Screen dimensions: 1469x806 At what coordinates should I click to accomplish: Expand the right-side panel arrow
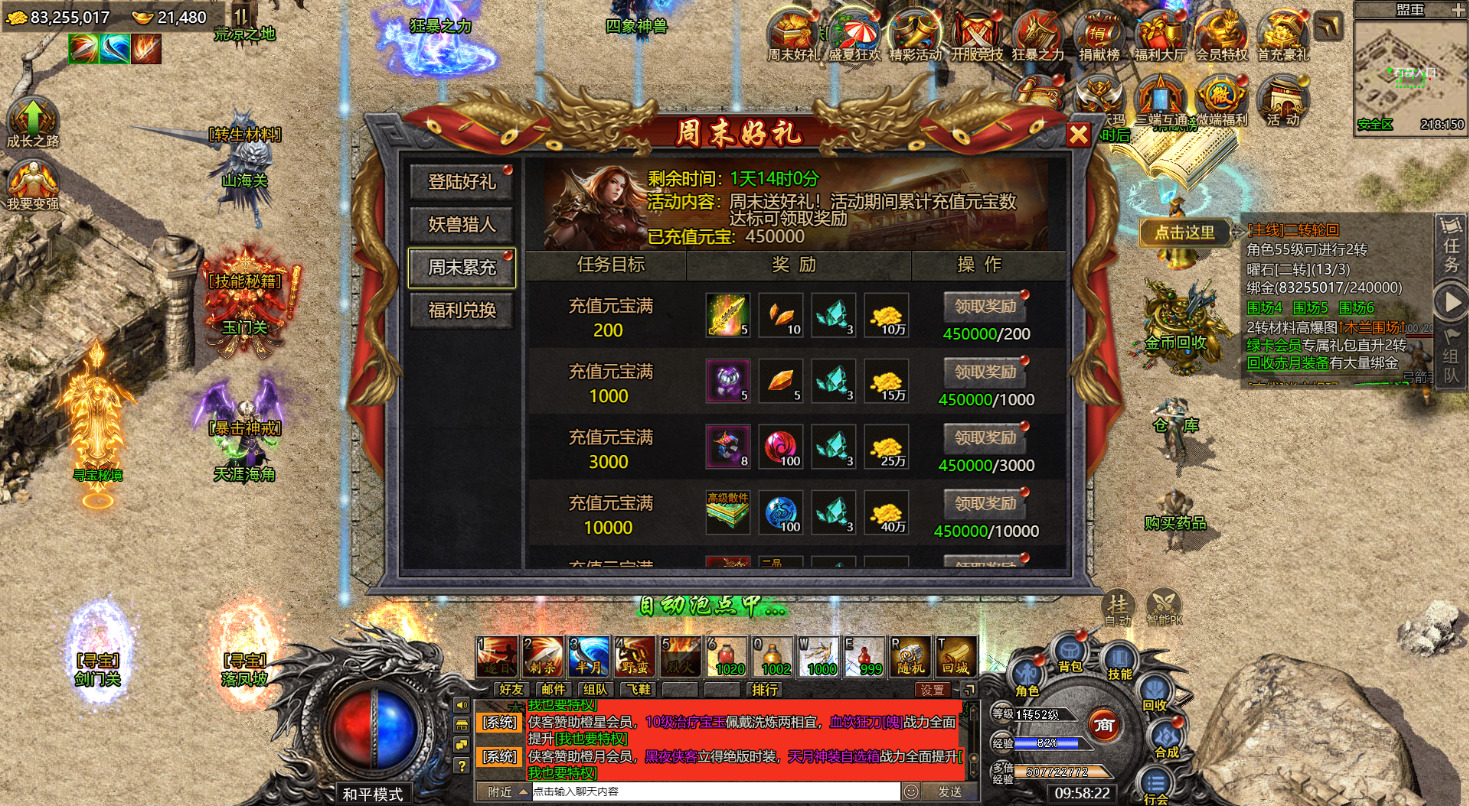pyautogui.click(x=1453, y=297)
